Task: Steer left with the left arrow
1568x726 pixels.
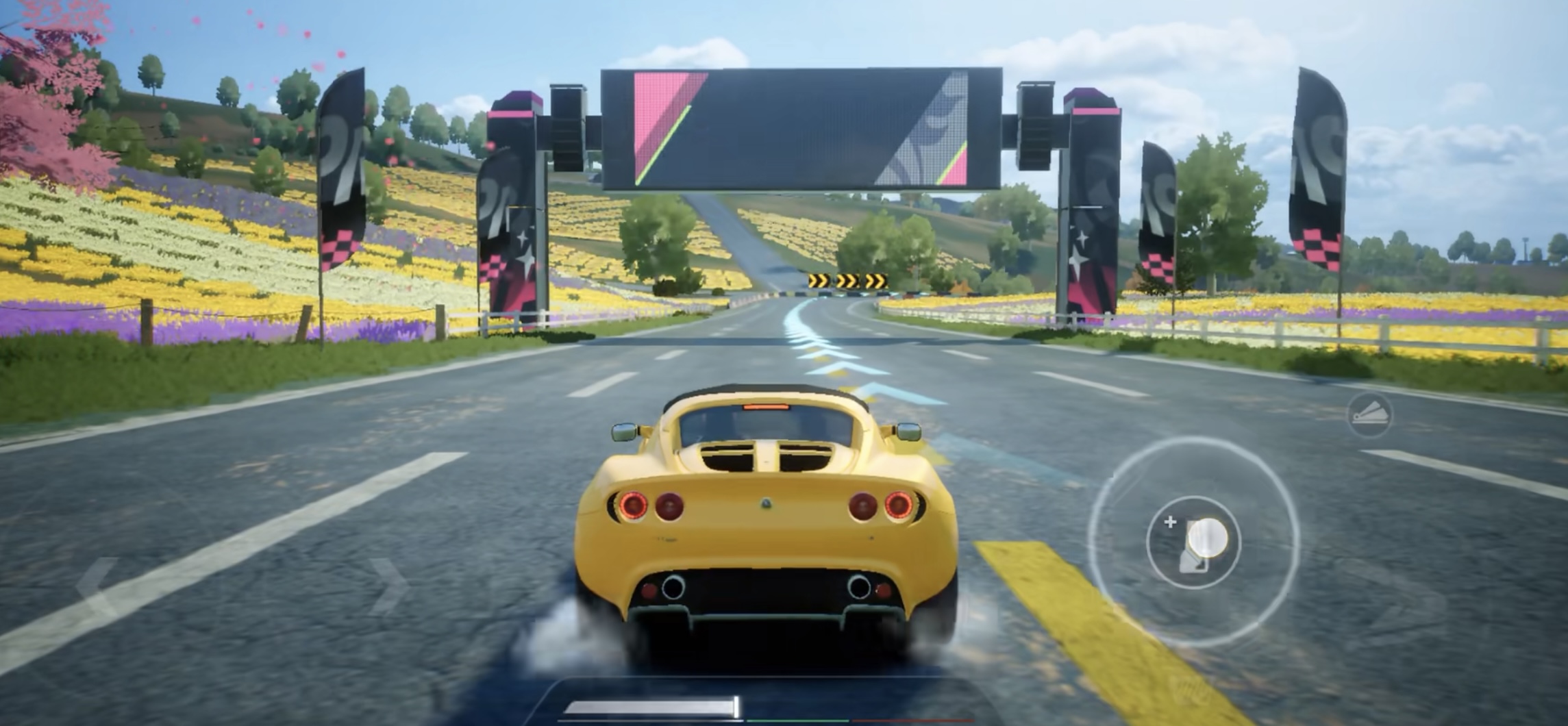Action: point(97,587)
